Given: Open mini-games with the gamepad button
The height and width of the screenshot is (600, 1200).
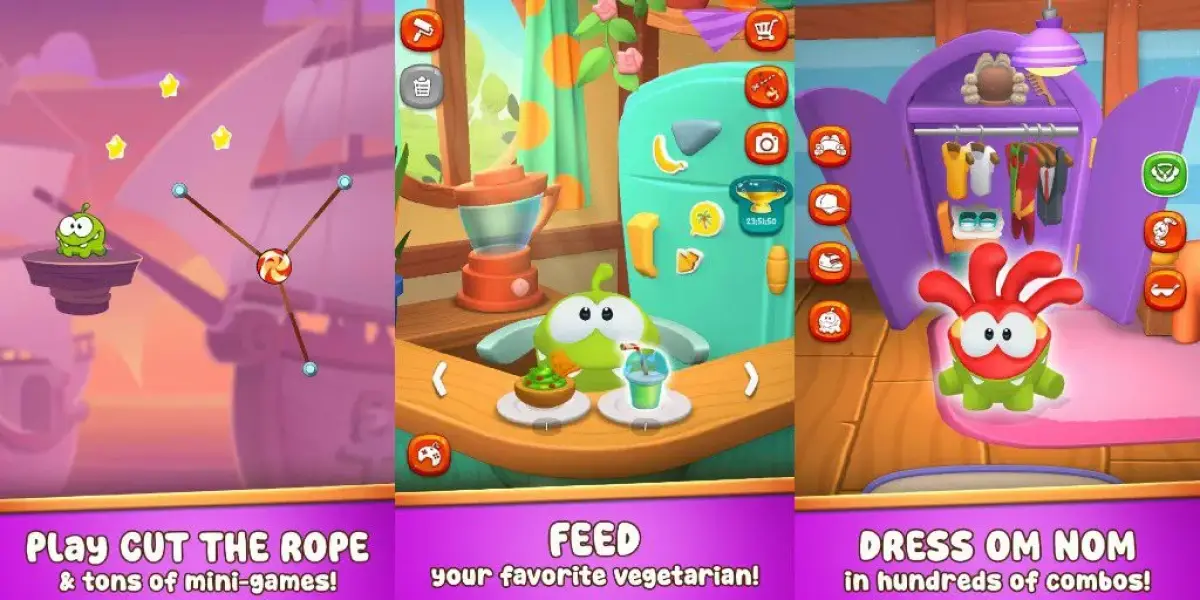Looking at the screenshot, I should tap(427, 455).
